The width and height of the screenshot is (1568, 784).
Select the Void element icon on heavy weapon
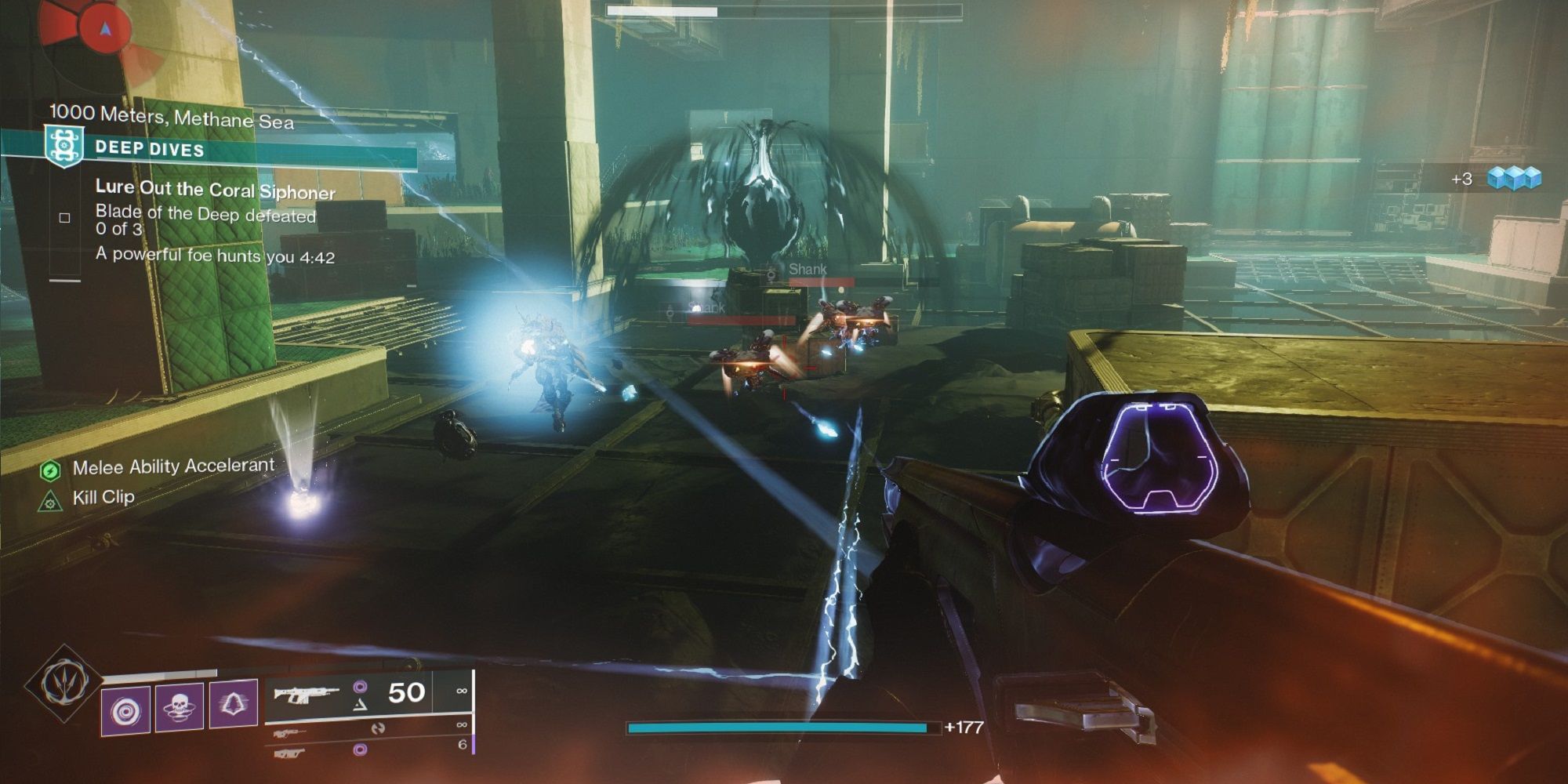(x=360, y=750)
